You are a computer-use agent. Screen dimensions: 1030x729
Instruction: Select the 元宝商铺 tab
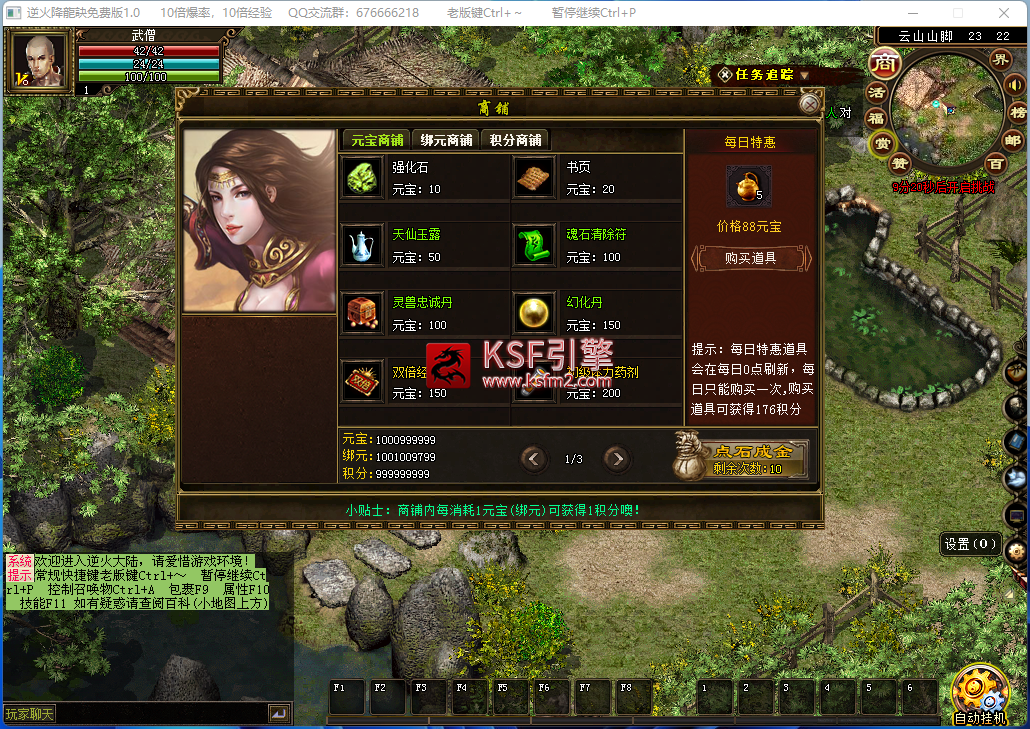pyautogui.click(x=377, y=140)
